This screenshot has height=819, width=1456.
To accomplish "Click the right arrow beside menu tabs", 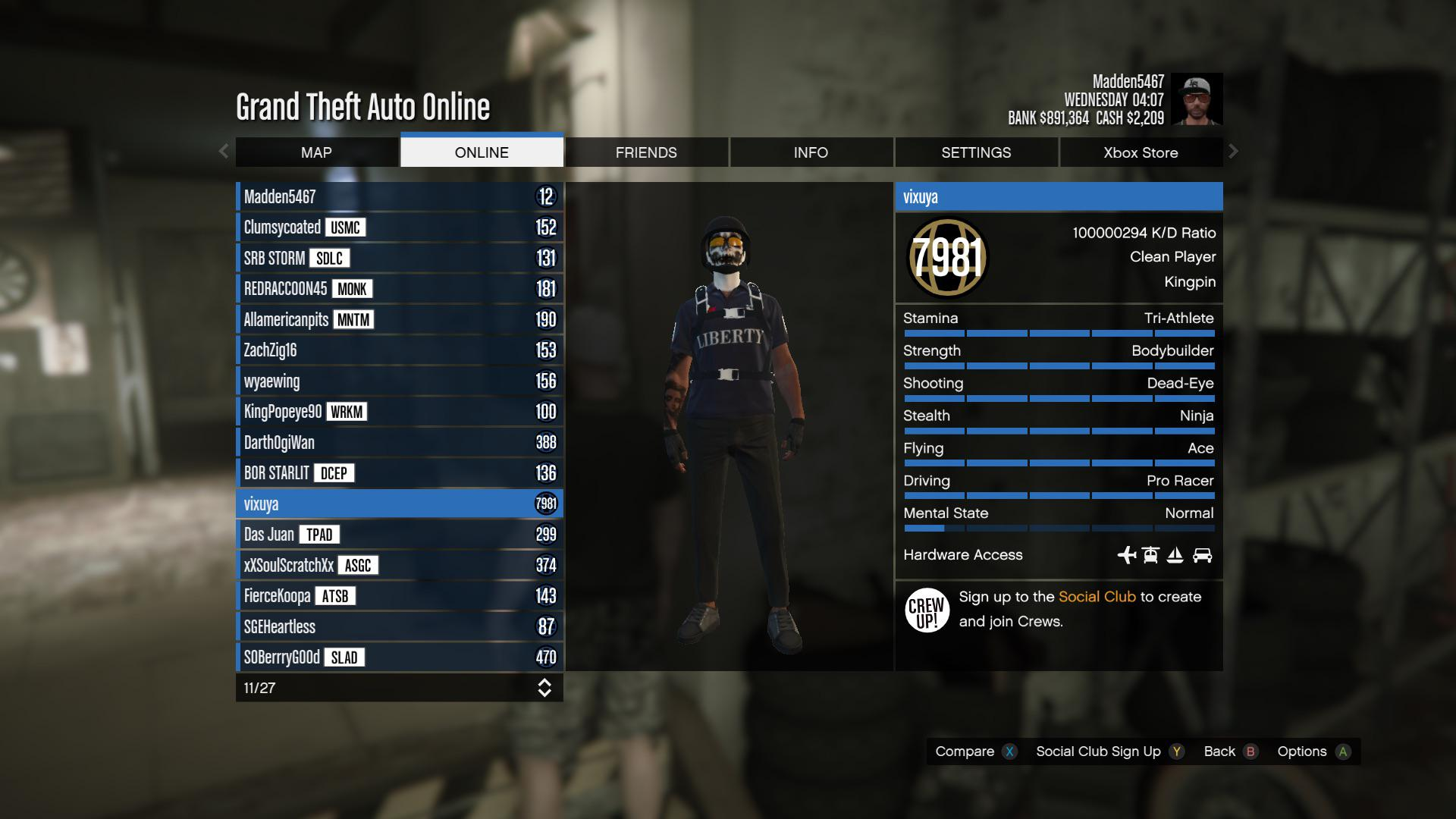I will point(1233,152).
